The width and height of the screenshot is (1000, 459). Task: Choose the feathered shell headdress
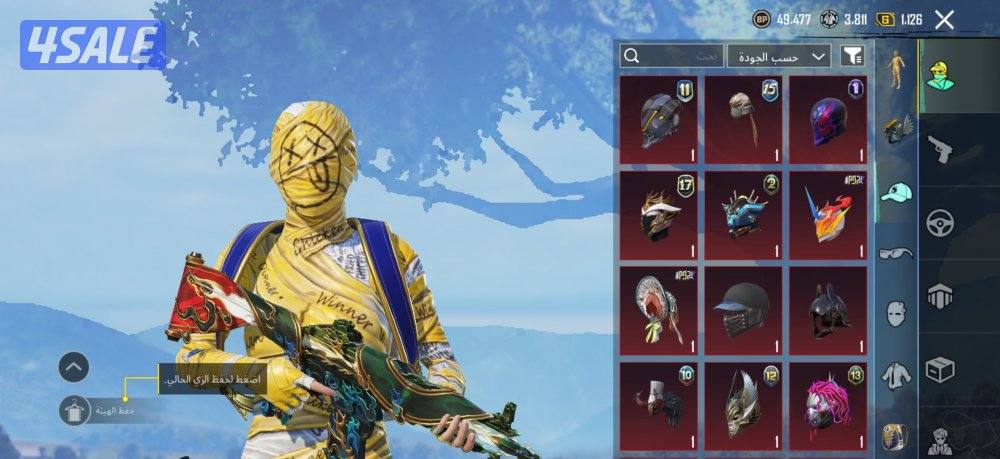[x=658, y=310]
